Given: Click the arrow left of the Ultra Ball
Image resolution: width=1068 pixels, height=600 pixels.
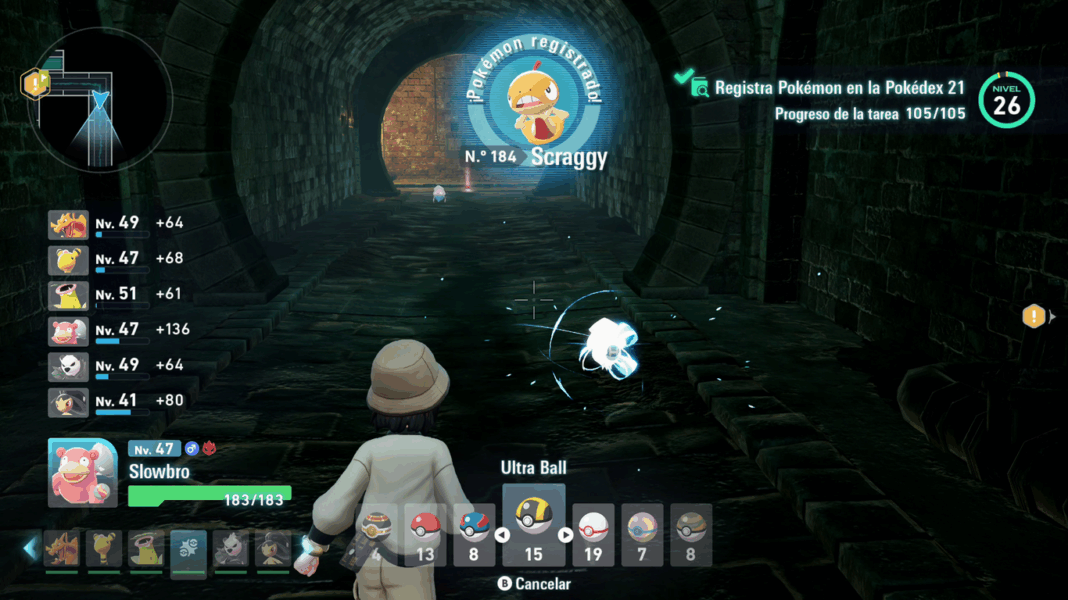Looking at the screenshot, I should point(503,535).
